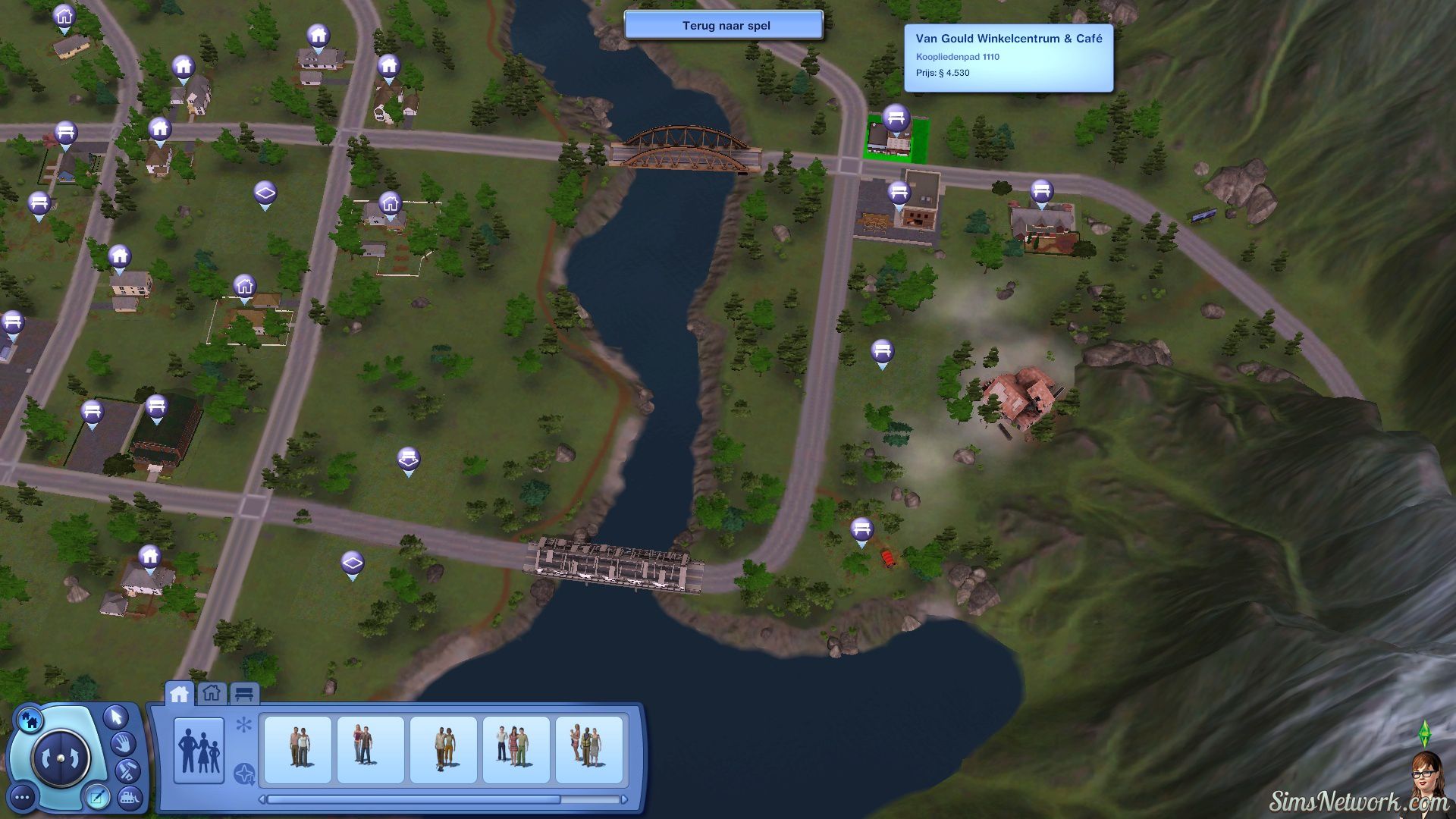Click the household list's left scroll arrow
This screenshot has width=1456, height=819.
pos(262,799)
